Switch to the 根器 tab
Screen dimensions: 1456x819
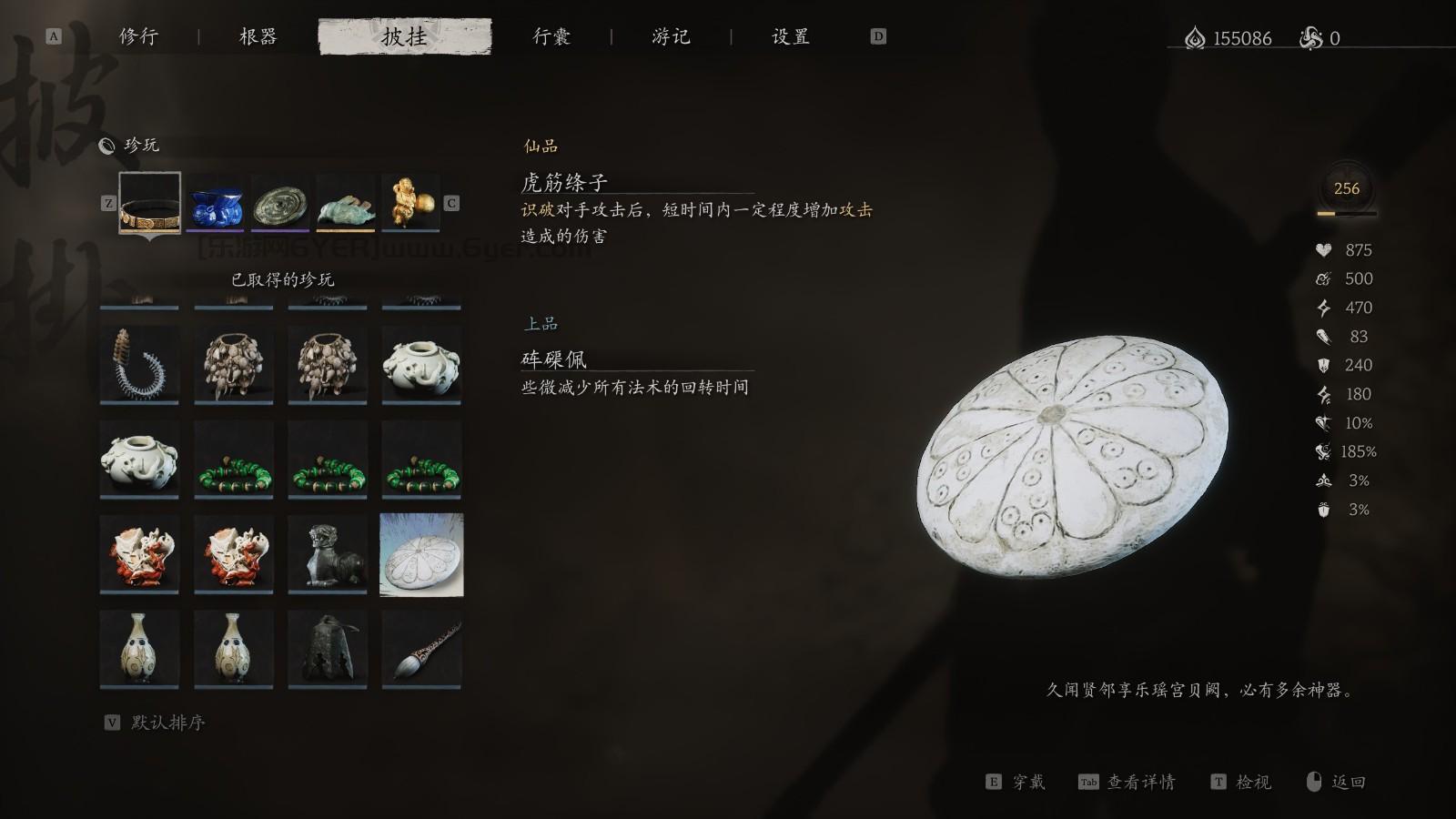coord(258,36)
